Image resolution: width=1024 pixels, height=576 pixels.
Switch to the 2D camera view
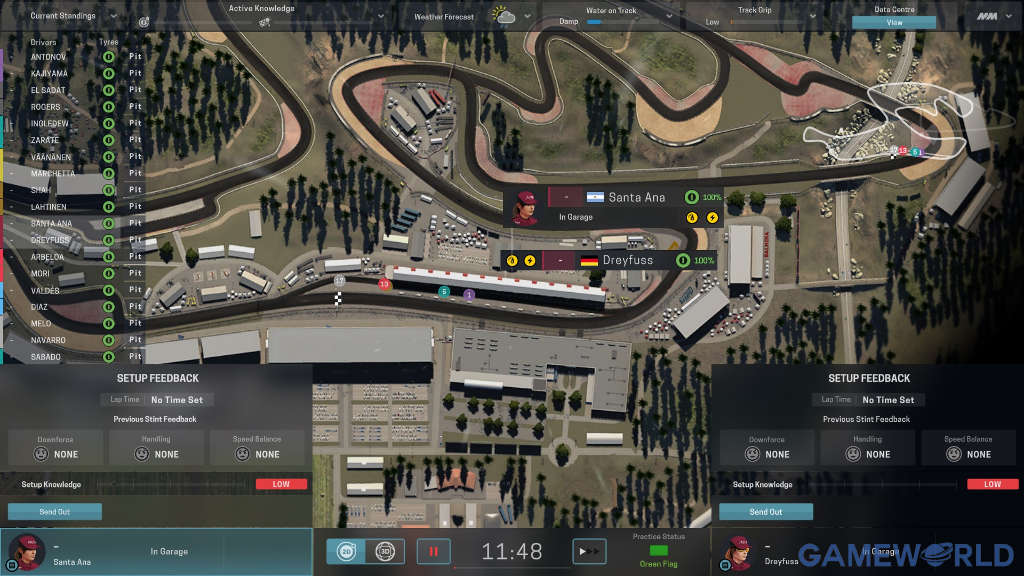coord(347,551)
